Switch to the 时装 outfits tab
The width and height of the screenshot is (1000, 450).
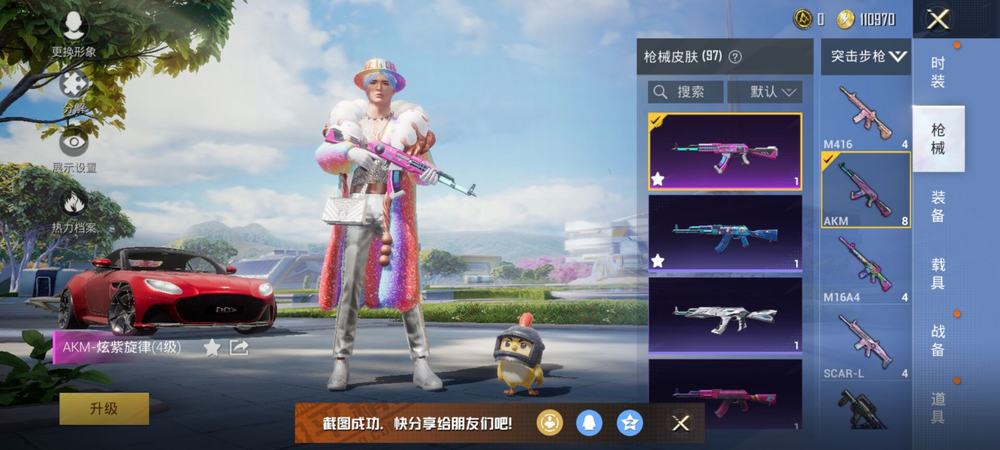click(938, 72)
